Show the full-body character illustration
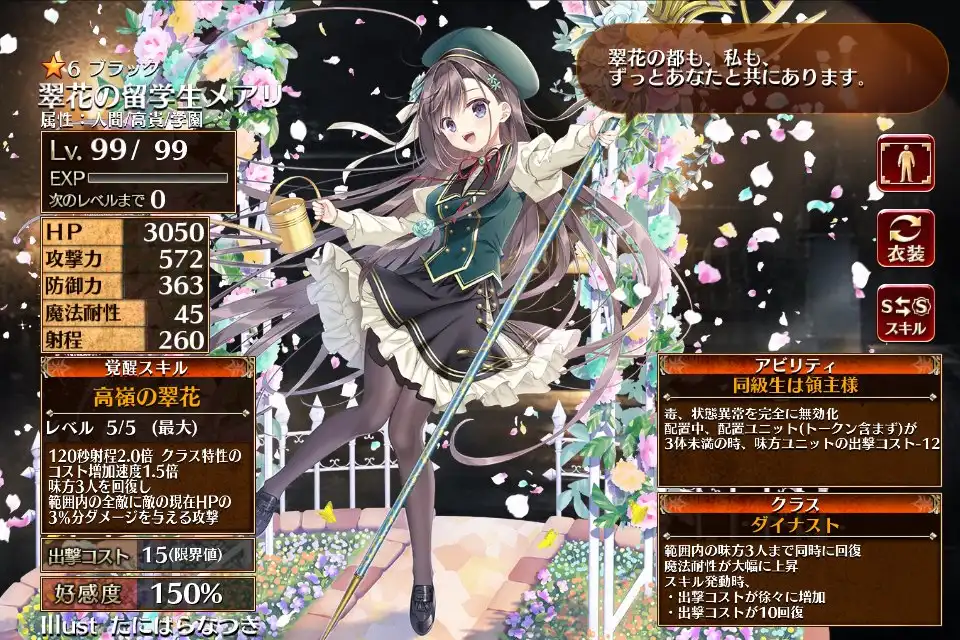Image resolution: width=960 pixels, height=640 pixels. point(906,163)
